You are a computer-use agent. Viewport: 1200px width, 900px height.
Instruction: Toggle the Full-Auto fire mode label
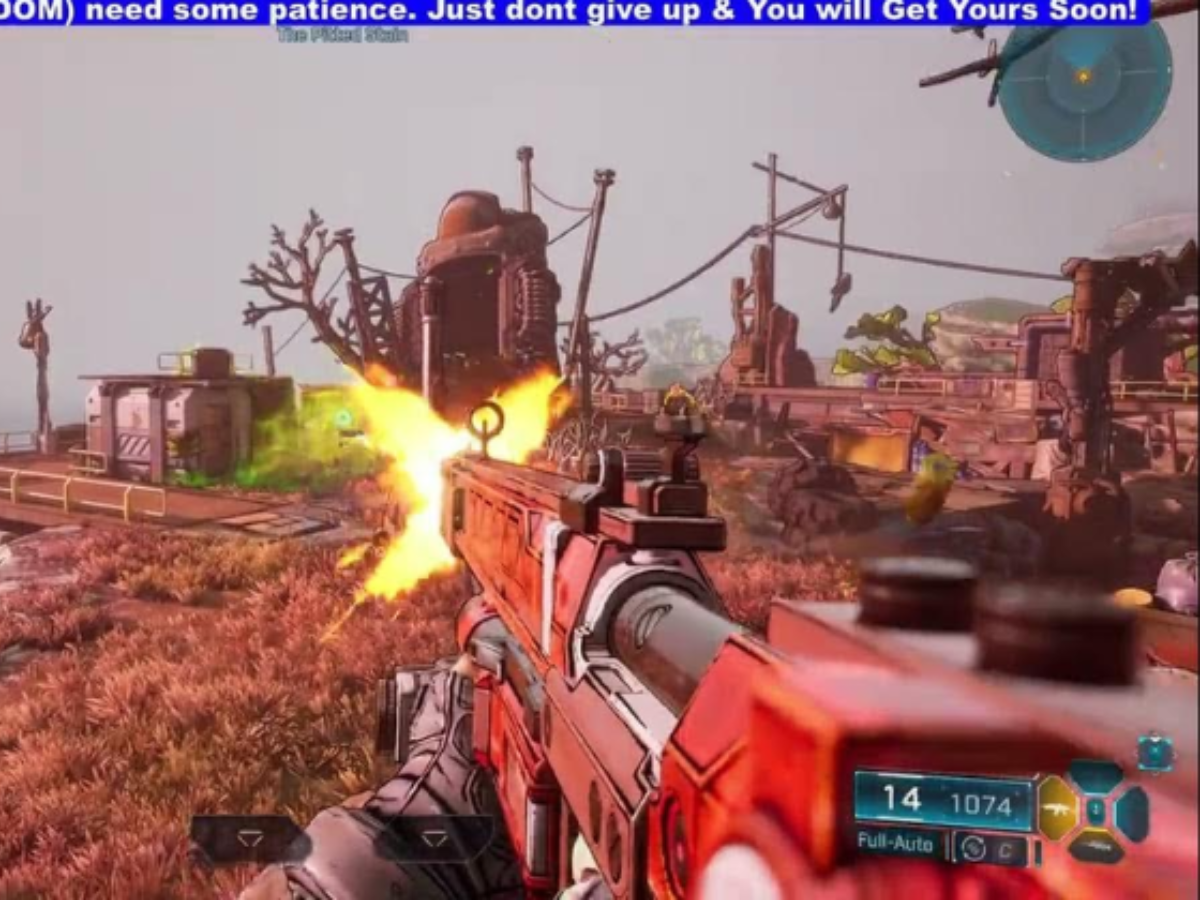click(x=895, y=843)
